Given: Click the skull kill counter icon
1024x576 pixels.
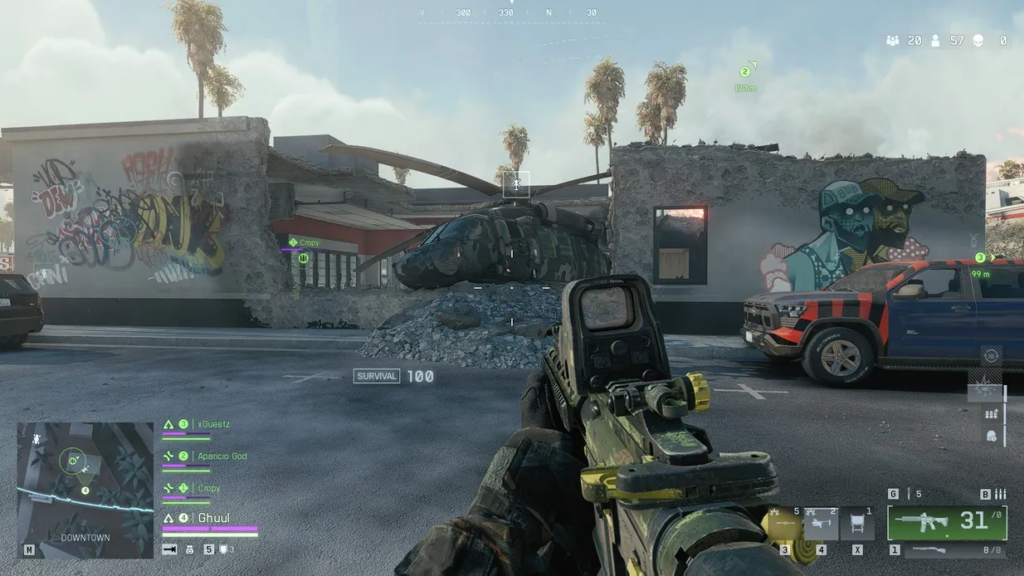Looking at the screenshot, I should [x=977, y=41].
